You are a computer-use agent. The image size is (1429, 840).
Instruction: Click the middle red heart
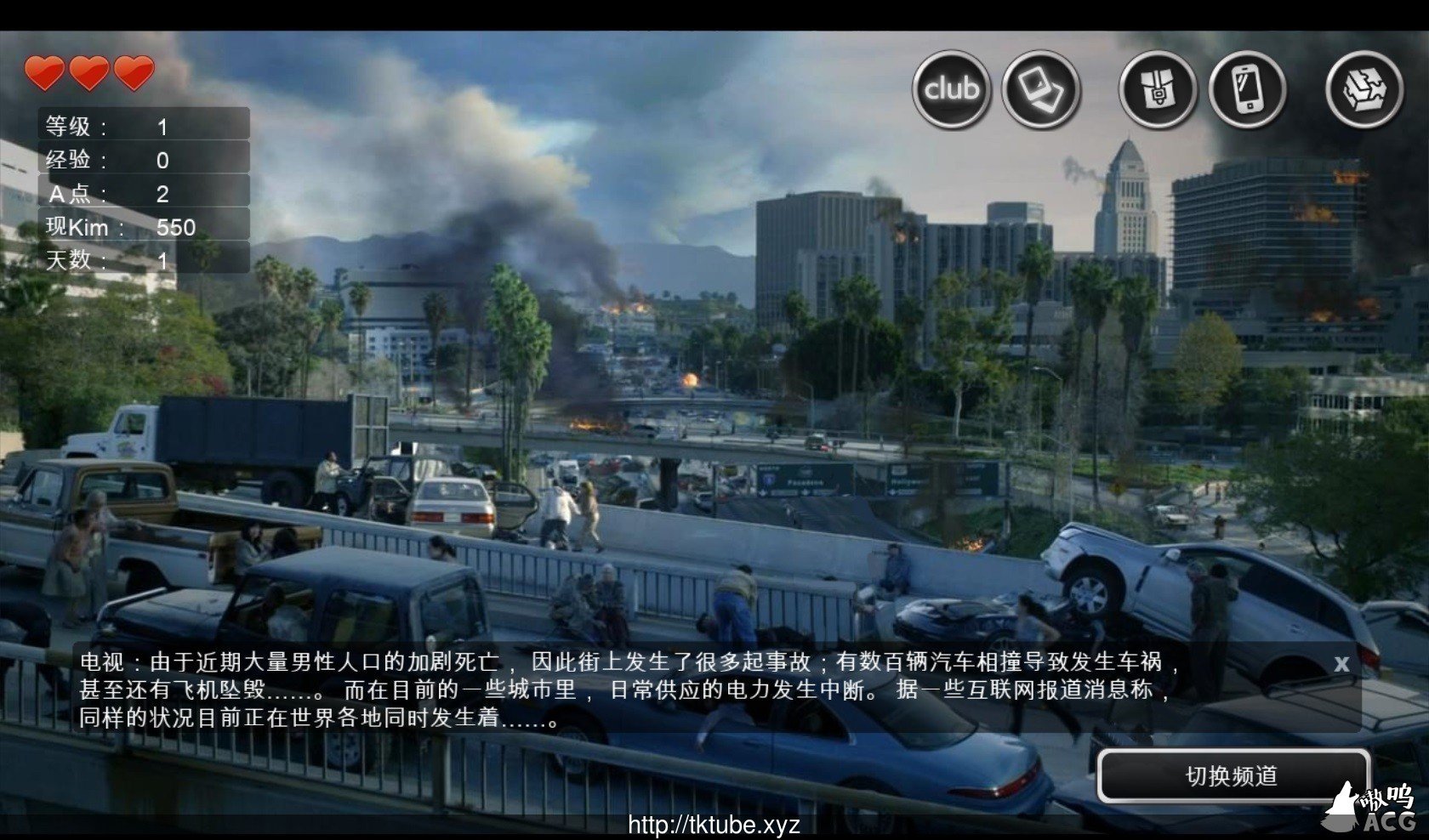89,75
